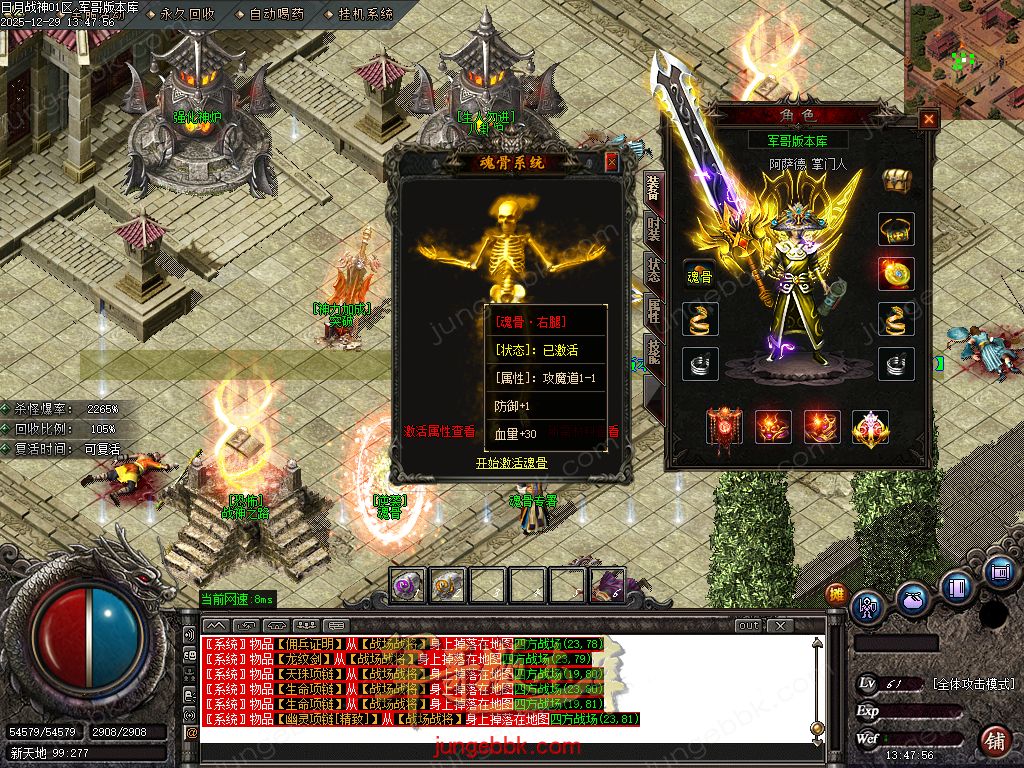Select the red-gold medallion equipment slot
This screenshot has height=768, width=1024.
896,273
